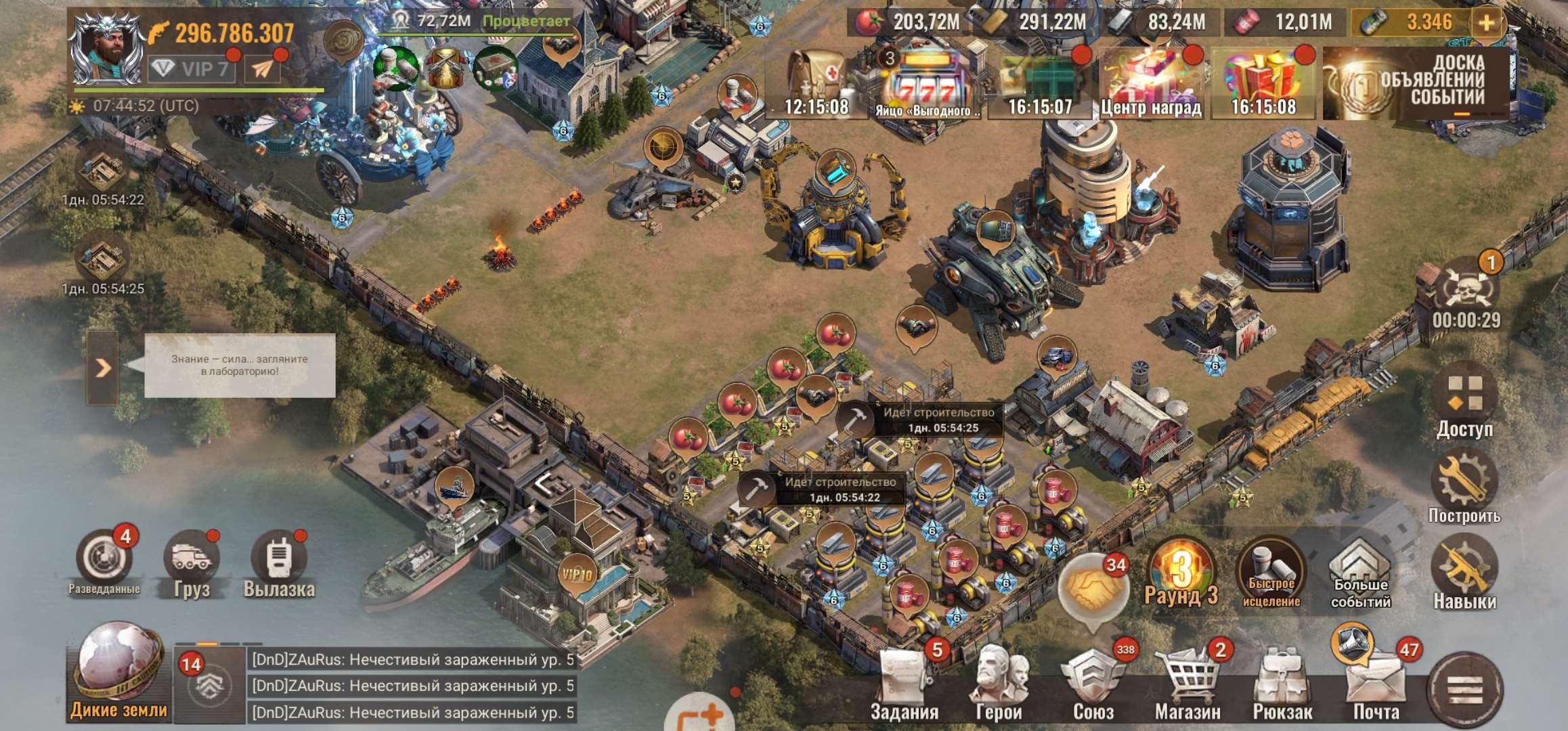This screenshot has width=1568, height=731.
Task: Expand the side hint panel arrow
Action: click(102, 368)
